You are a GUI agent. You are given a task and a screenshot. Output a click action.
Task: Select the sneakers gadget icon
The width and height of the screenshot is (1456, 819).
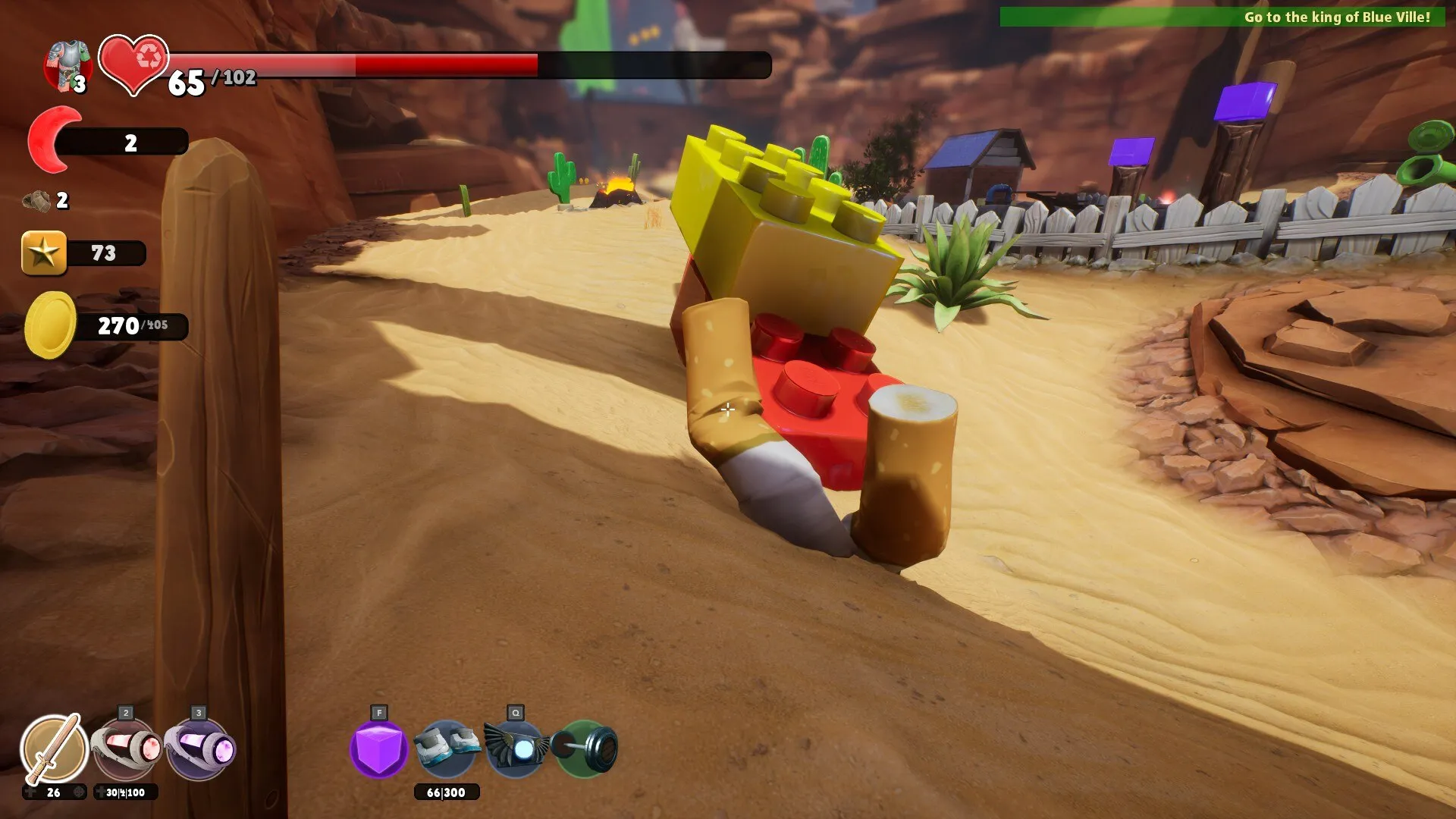click(x=447, y=747)
